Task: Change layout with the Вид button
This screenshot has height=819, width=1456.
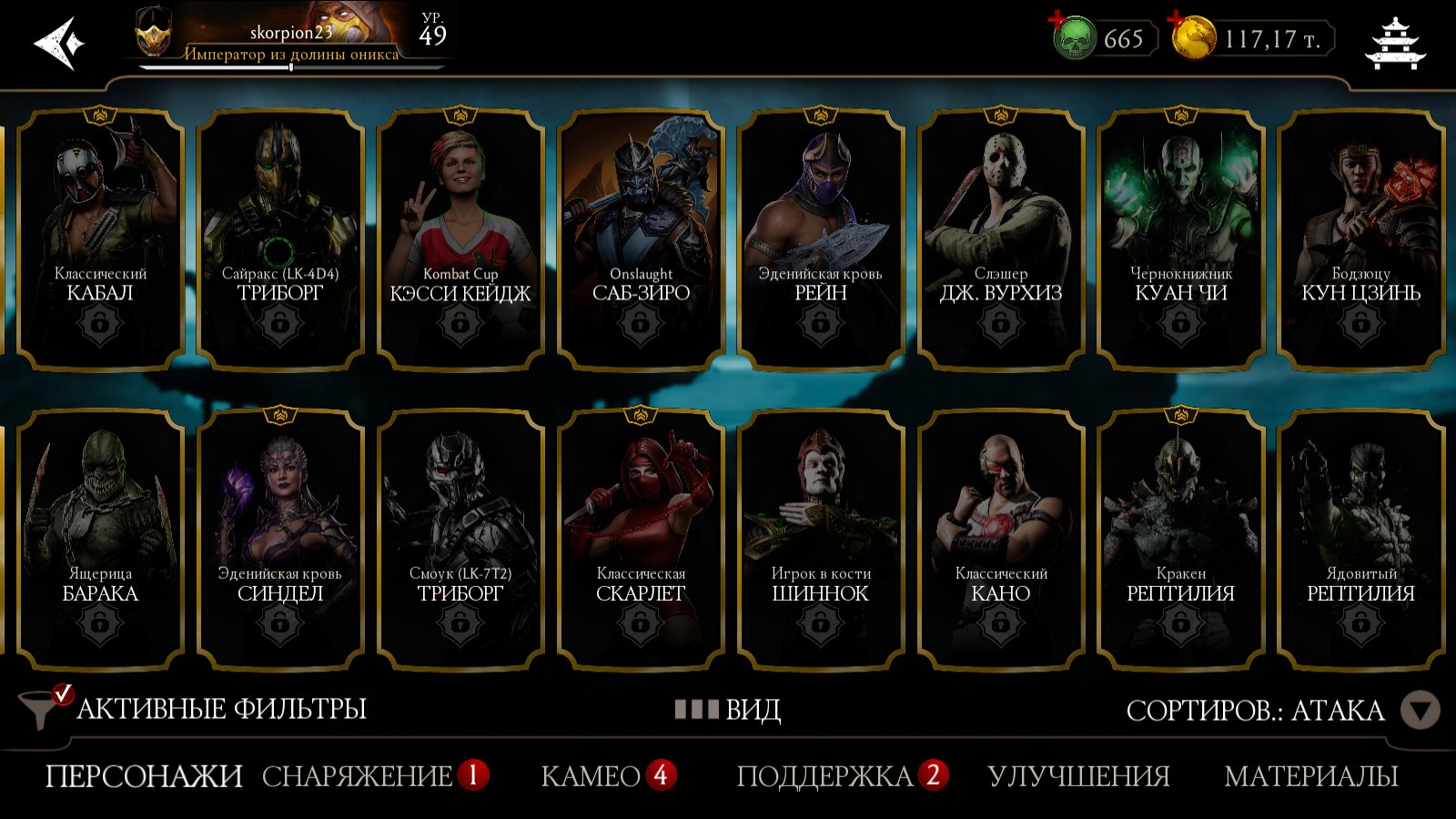Action: [728, 709]
